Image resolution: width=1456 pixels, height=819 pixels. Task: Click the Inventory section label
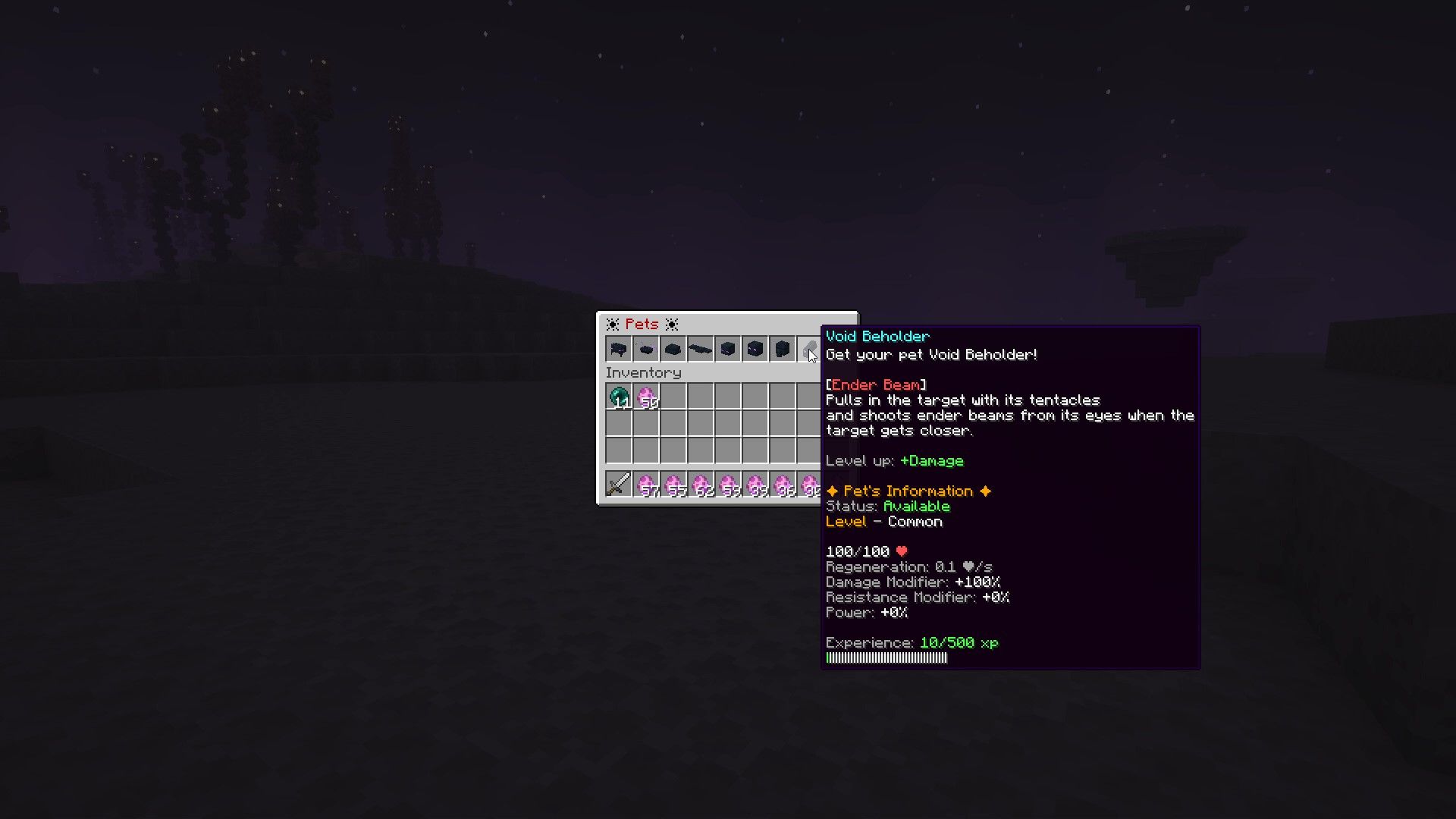click(644, 372)
